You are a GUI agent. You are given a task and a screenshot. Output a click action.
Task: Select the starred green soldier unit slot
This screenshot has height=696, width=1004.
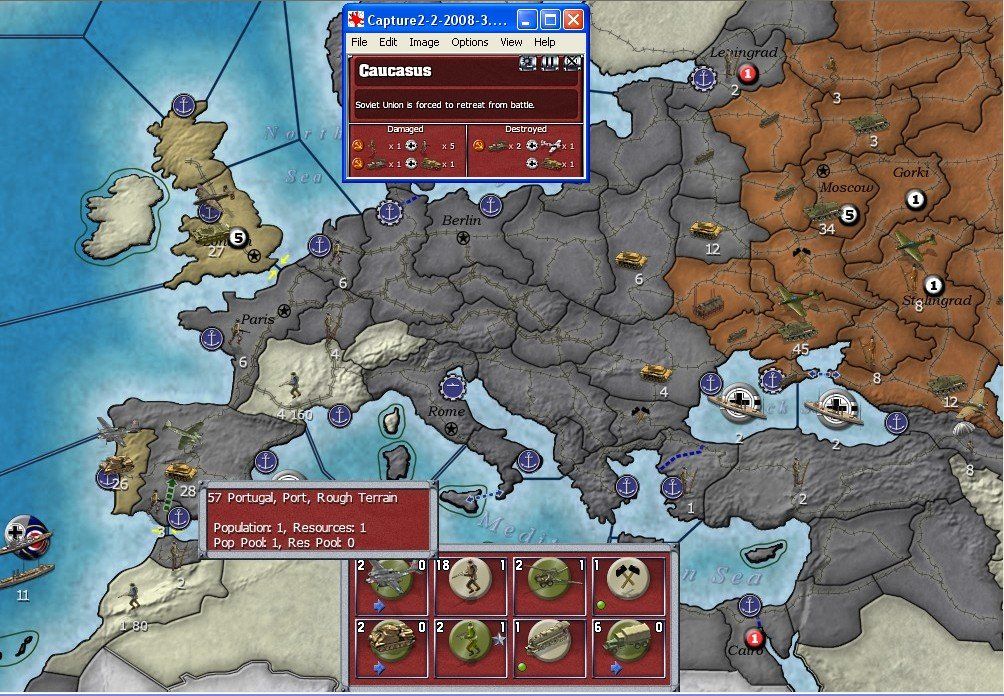(469, 646)
